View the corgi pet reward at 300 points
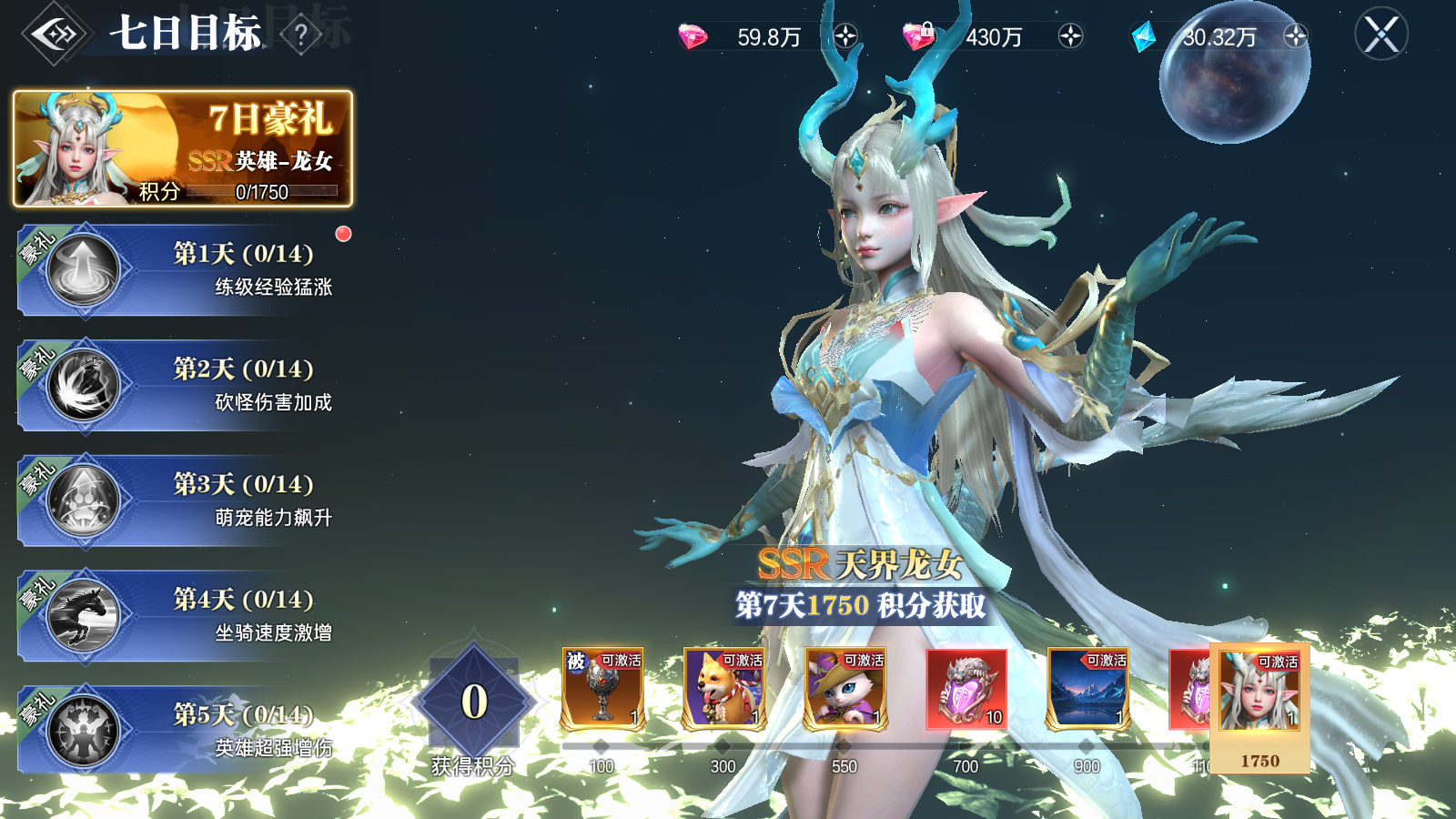The height and width of the screenshot is (819, 1456). click(723, 689)
